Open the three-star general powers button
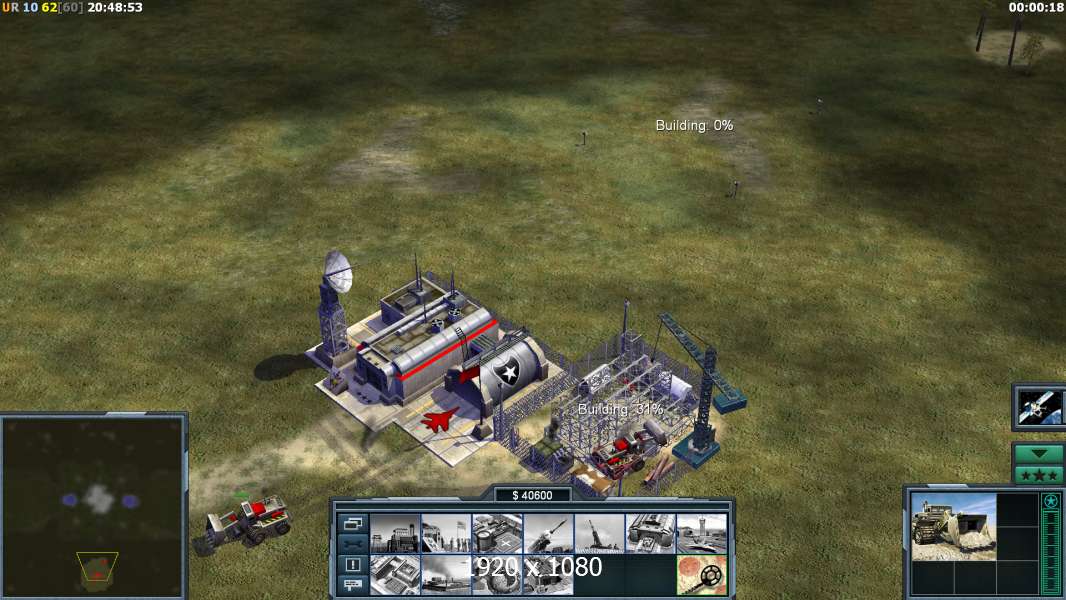The height and width of the screenshot is (600, 1066). (1039, 474)
